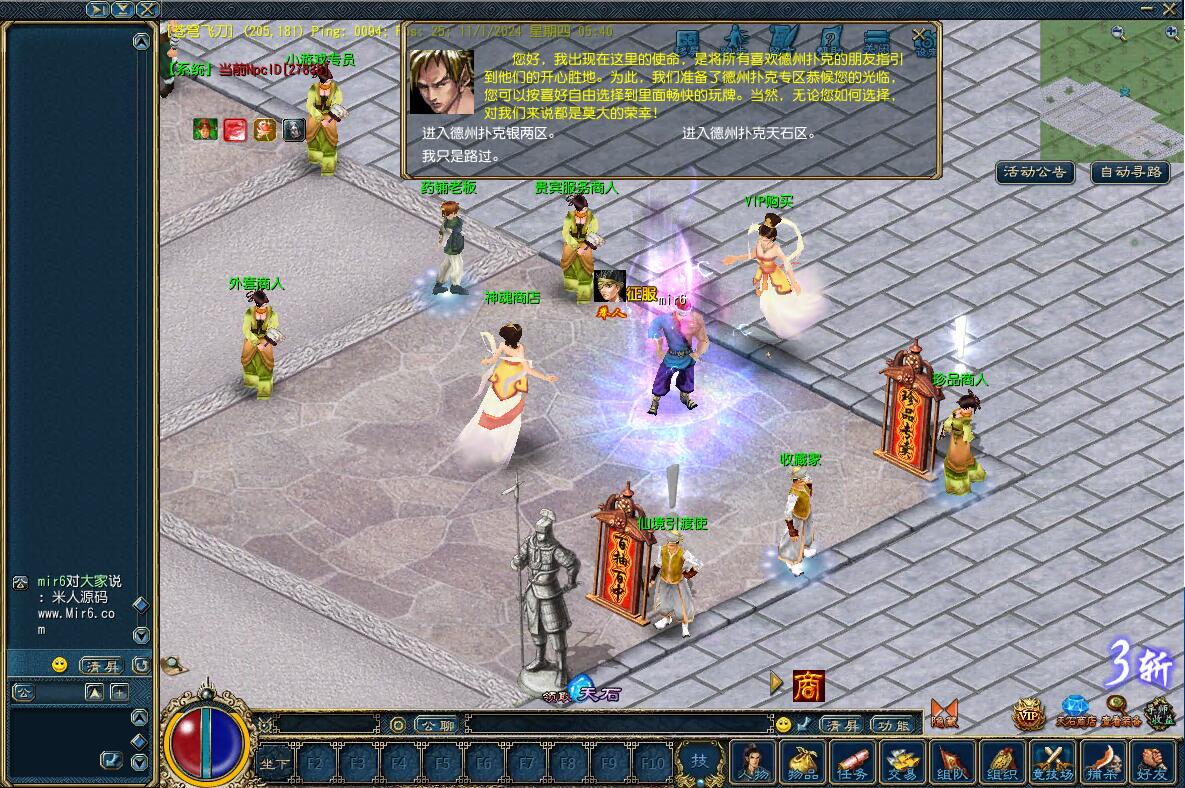Open the 组队 team panel
Screen dimensions: 1185x788
pyautogui.click(x=953, y=762)
